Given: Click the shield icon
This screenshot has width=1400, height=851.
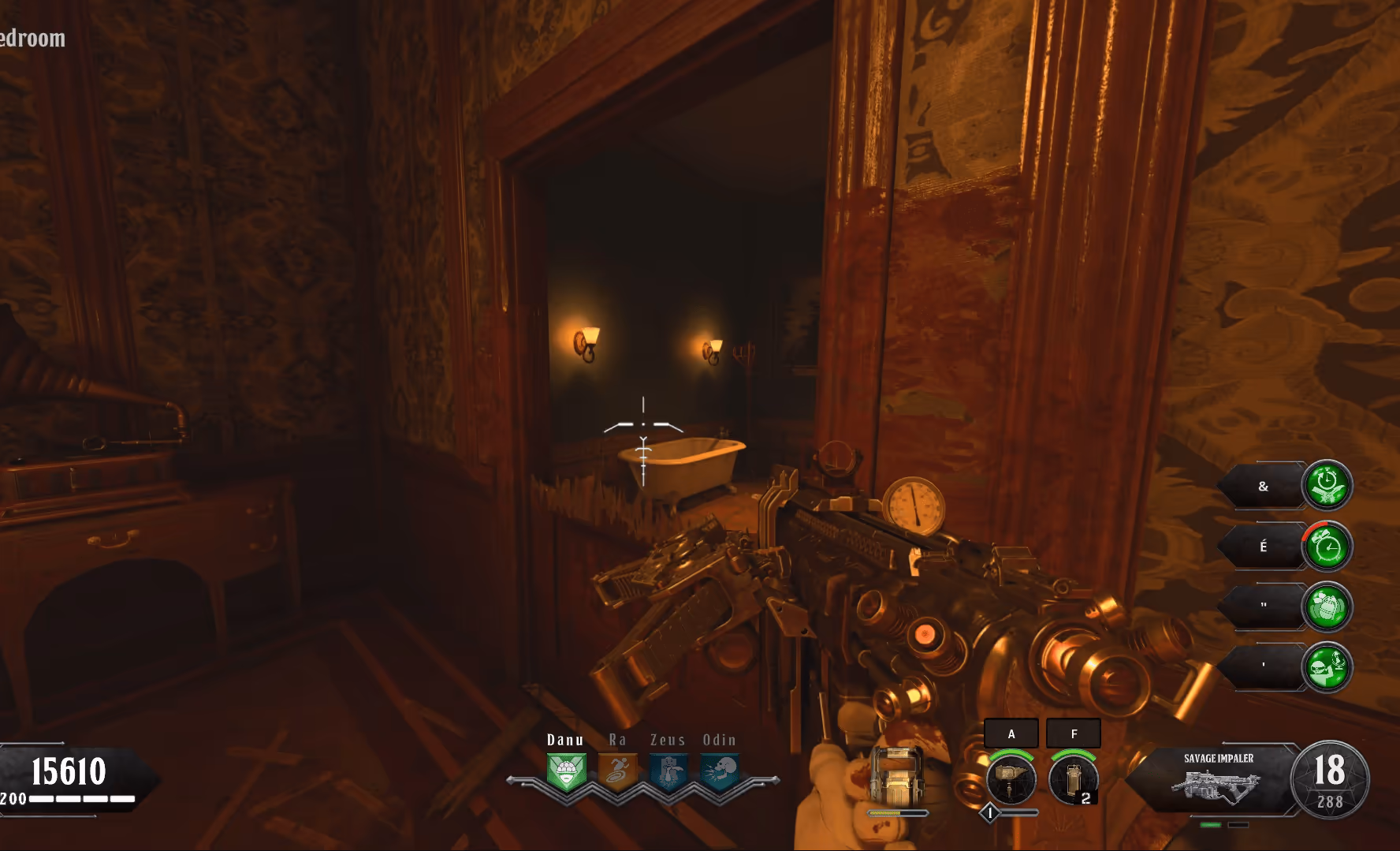Looking at the screenshot, I should coord(897,775).
